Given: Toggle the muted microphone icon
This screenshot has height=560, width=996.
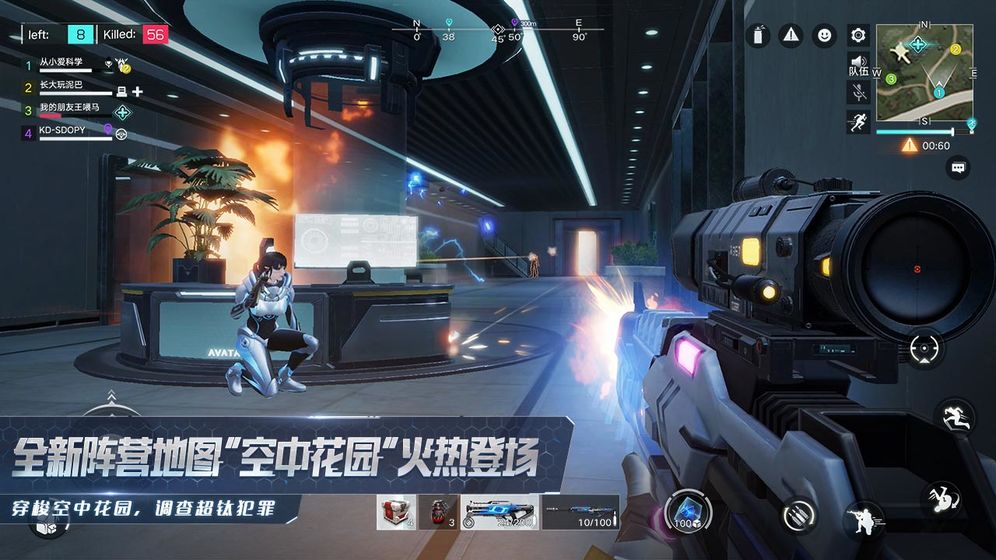Looking at the screenshot, I should pyautogui.click(x=858, y=92).
